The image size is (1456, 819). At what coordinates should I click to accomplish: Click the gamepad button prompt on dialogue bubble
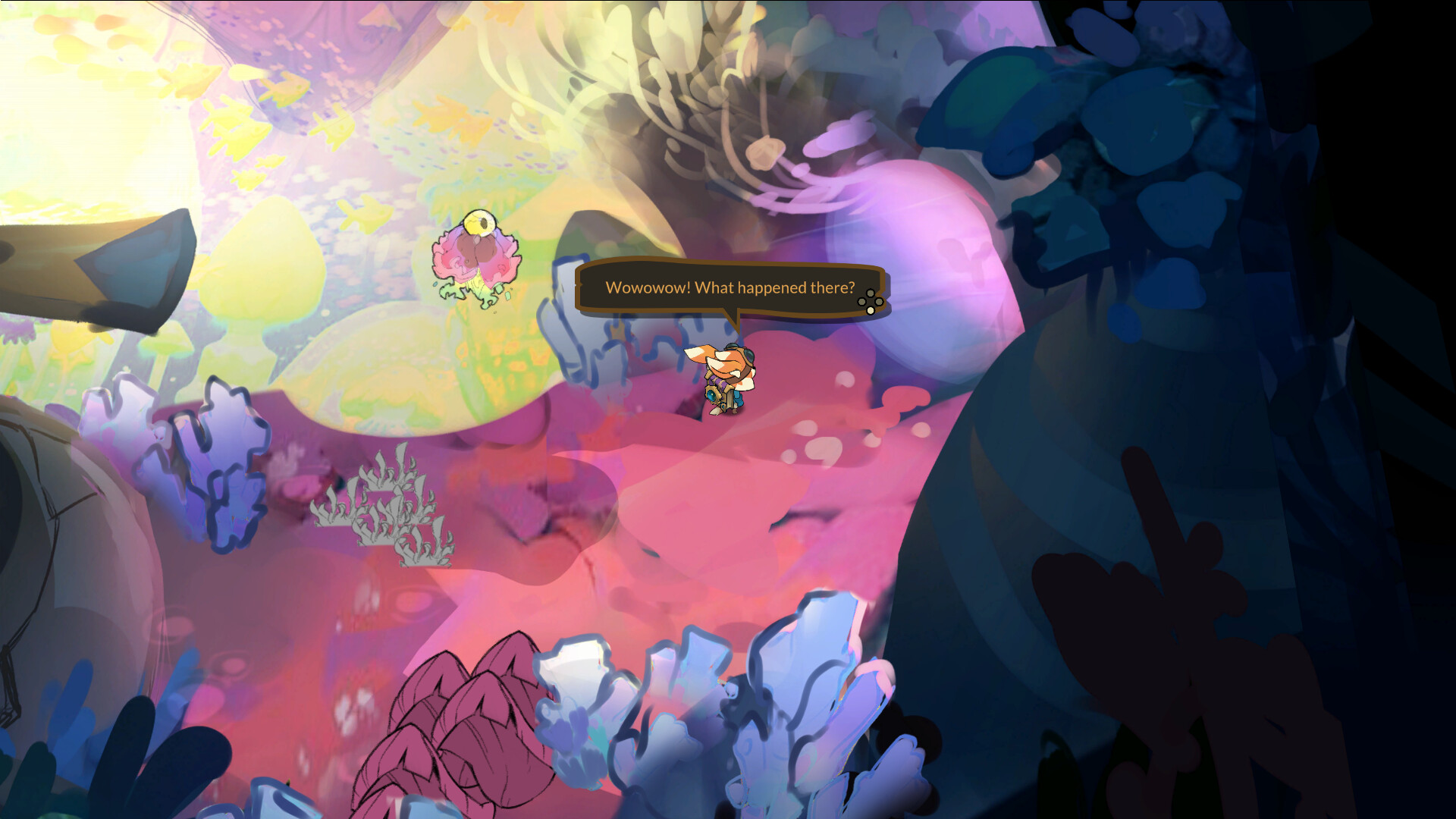tap(871, 302)
